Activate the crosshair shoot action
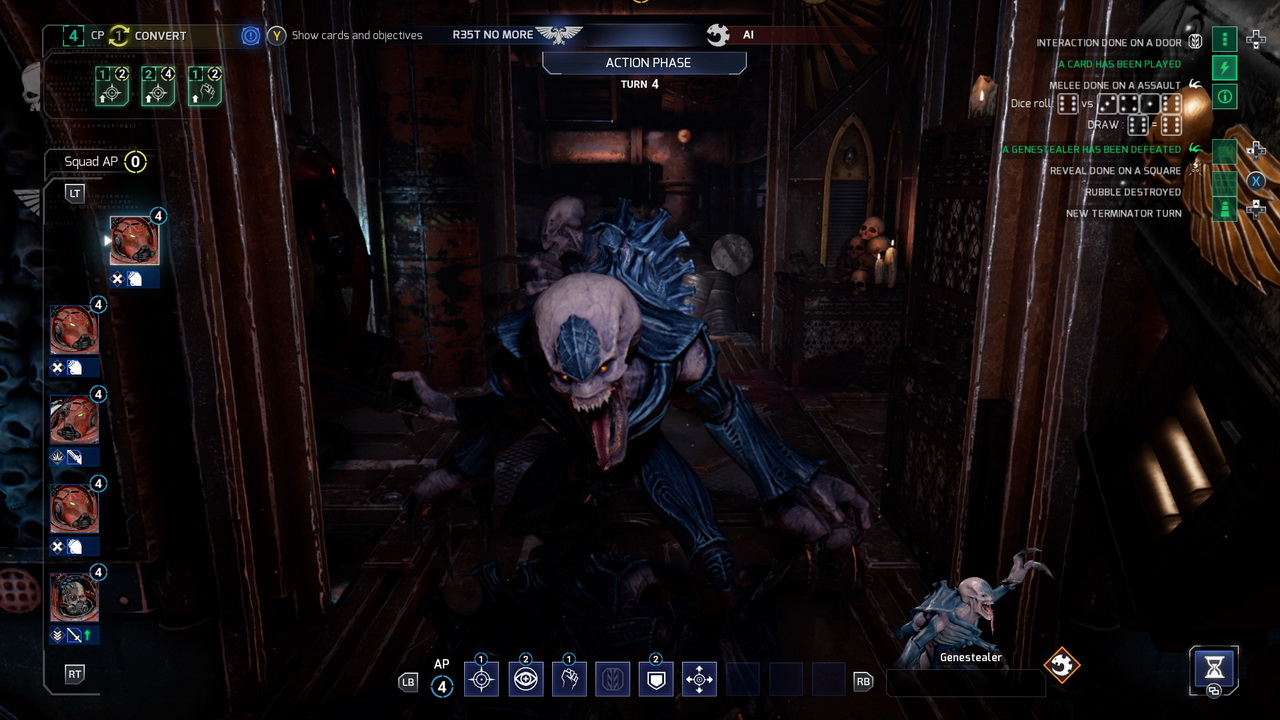The image size is (1280, 720). pos(481,680)
